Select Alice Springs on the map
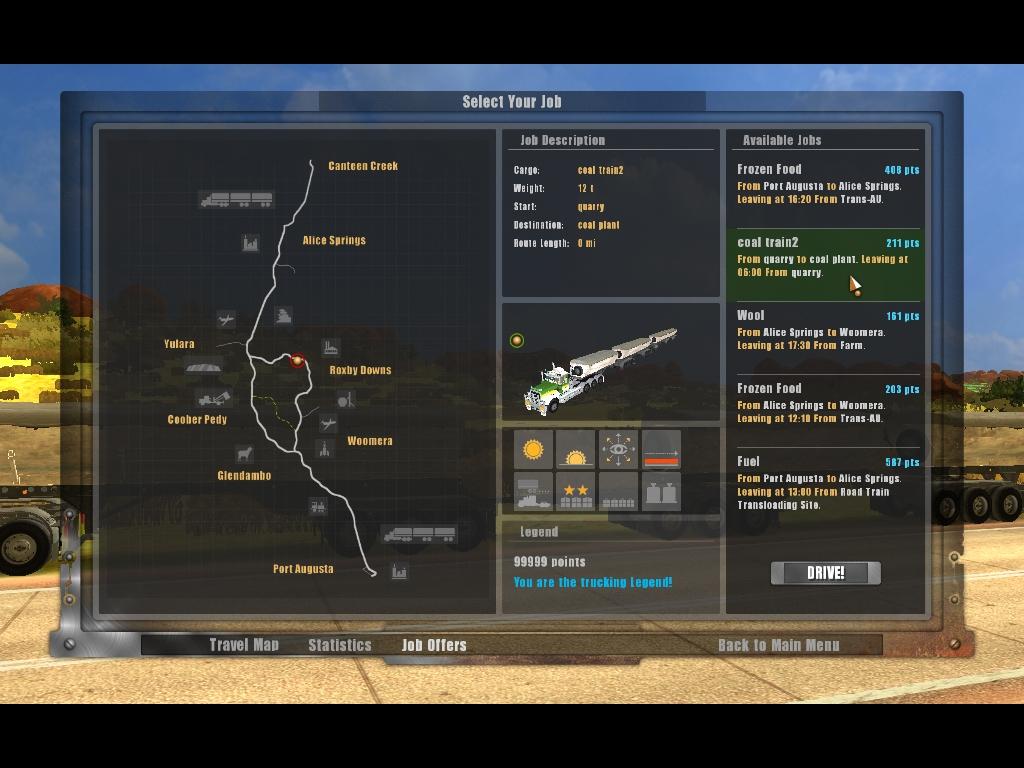The width and height of the screenshot is (1024, 768). 334,240
